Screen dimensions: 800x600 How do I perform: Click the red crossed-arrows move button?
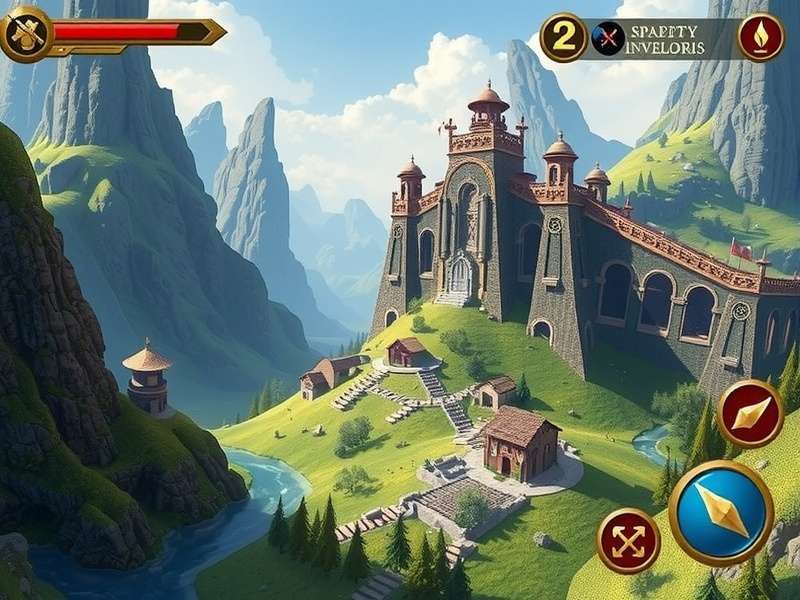coord(628,541)
